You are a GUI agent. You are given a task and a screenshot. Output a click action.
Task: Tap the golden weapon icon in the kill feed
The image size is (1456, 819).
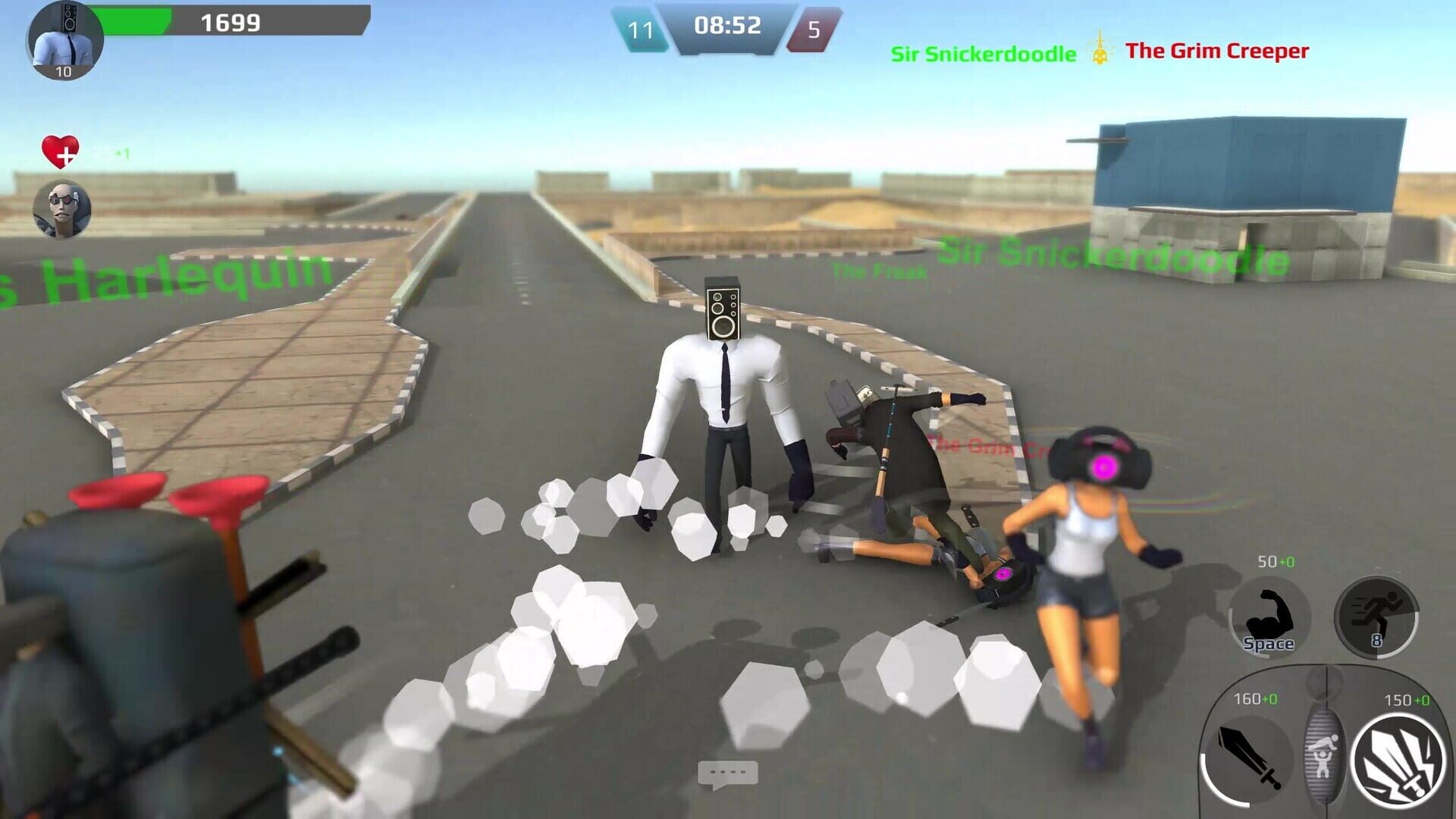1099,52
